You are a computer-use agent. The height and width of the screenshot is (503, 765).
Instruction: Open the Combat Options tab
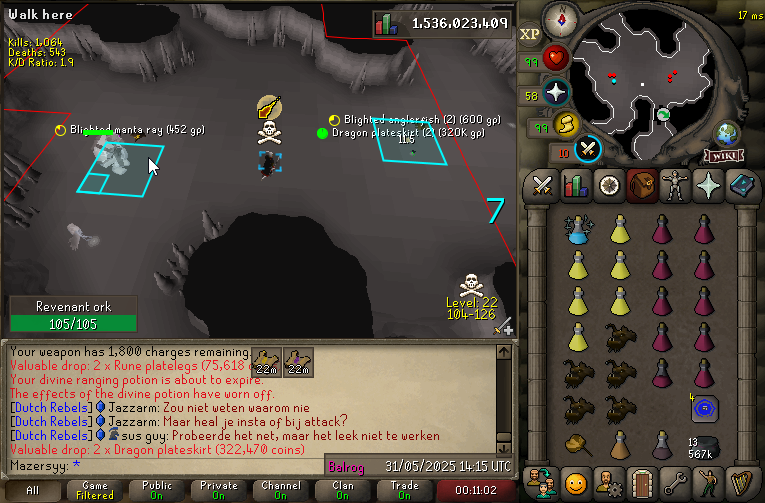point(543,185)
